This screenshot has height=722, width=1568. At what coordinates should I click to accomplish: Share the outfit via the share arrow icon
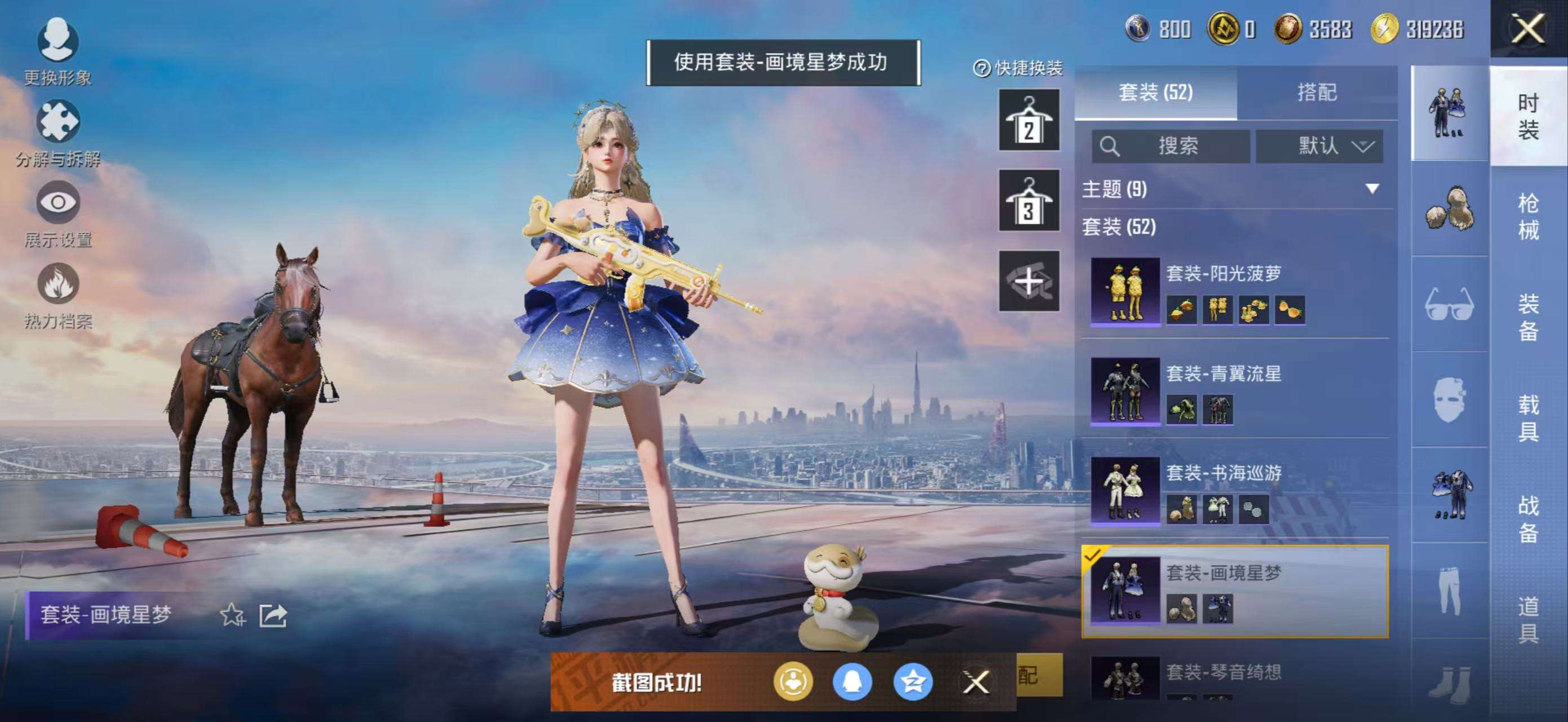pos(273,615)
